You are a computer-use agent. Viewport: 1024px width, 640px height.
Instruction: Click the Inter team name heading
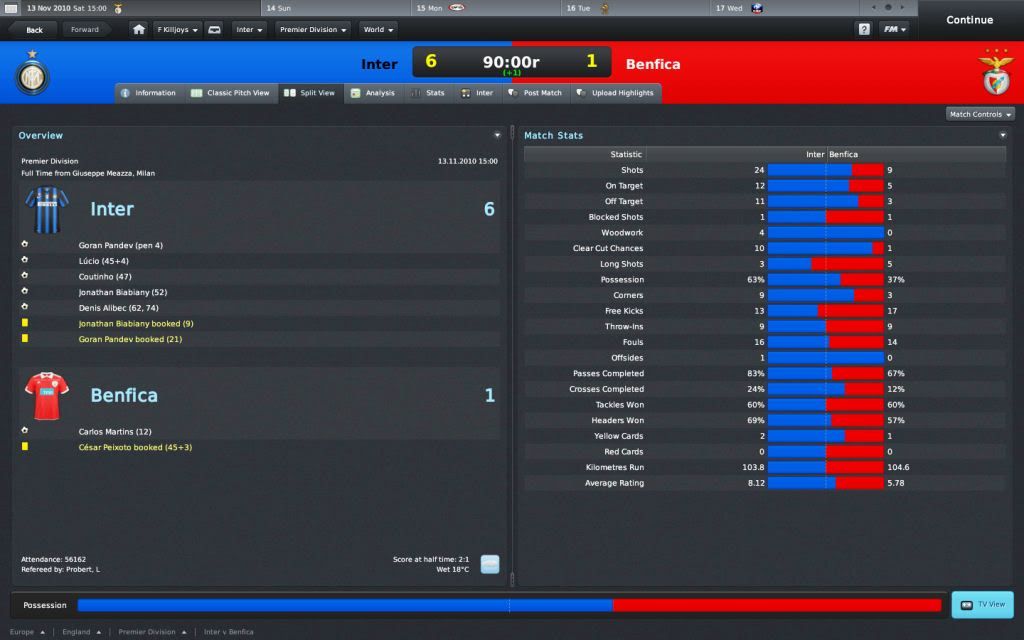pyautogui.click(x=112, y=209)
